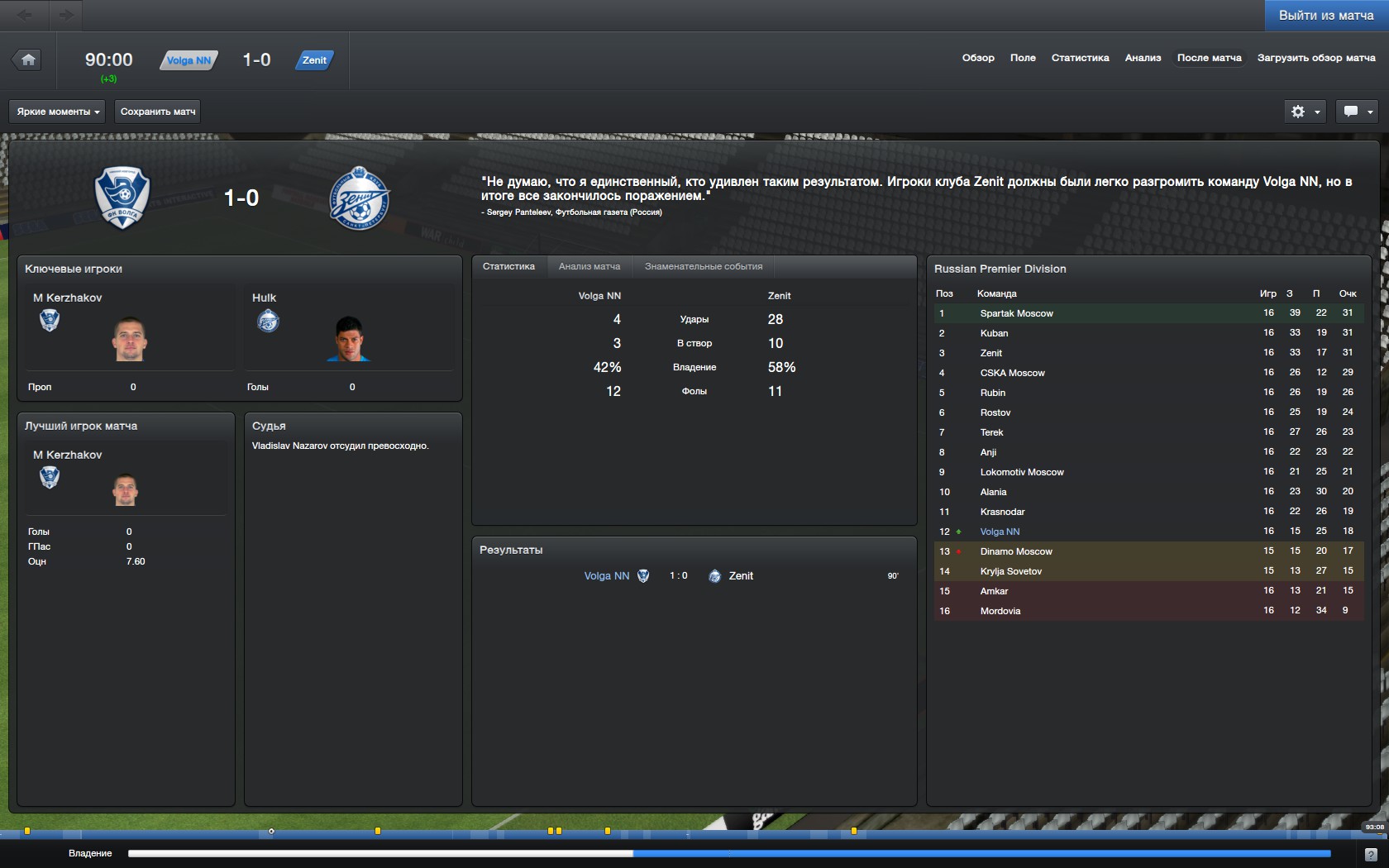The image size is (1389, 868).
Task: Click Zenit in the results panel
Action: pyautogui.click(x=741, y=576)
